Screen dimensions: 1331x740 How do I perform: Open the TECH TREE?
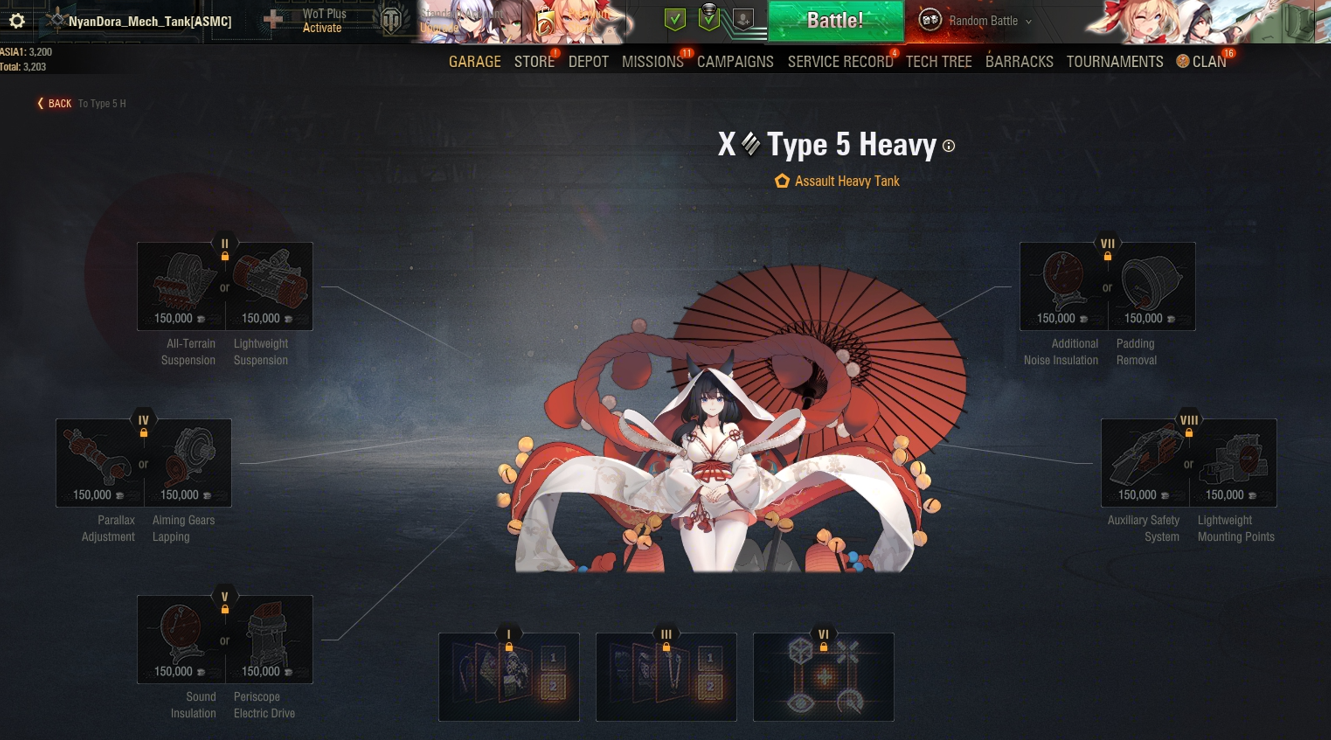[938, 62]
